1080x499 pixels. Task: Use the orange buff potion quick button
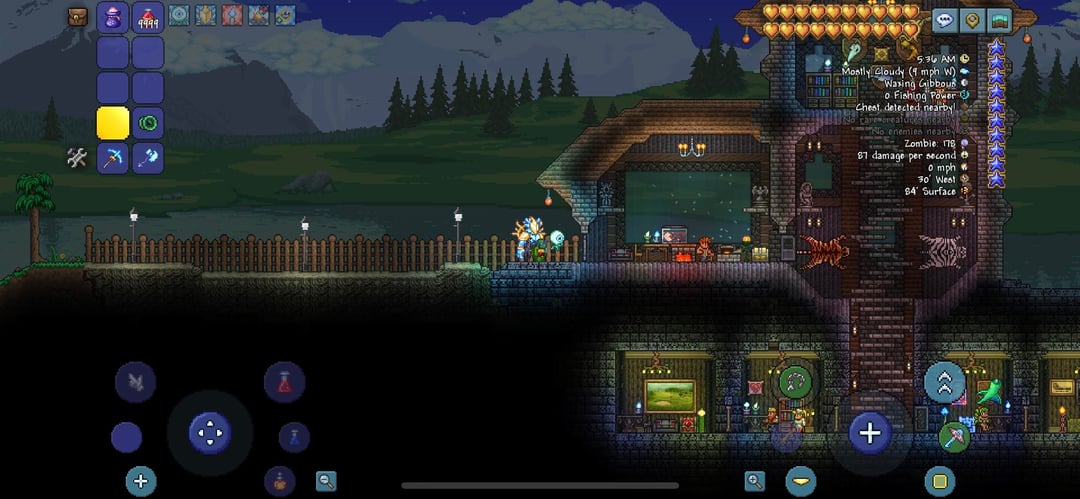click(x=280, y=480)
